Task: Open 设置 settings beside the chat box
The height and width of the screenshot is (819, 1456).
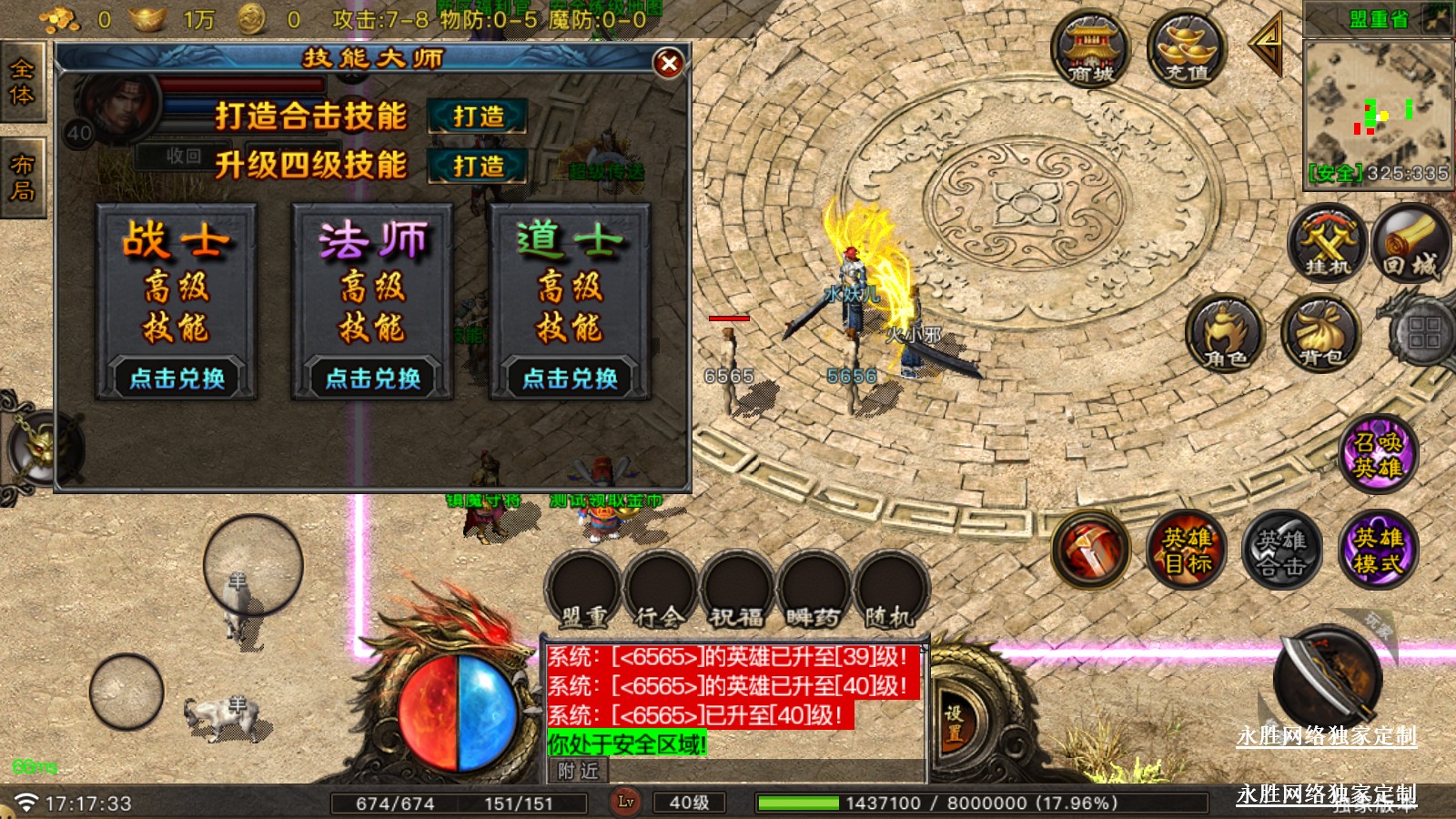Action: point(953,723)
